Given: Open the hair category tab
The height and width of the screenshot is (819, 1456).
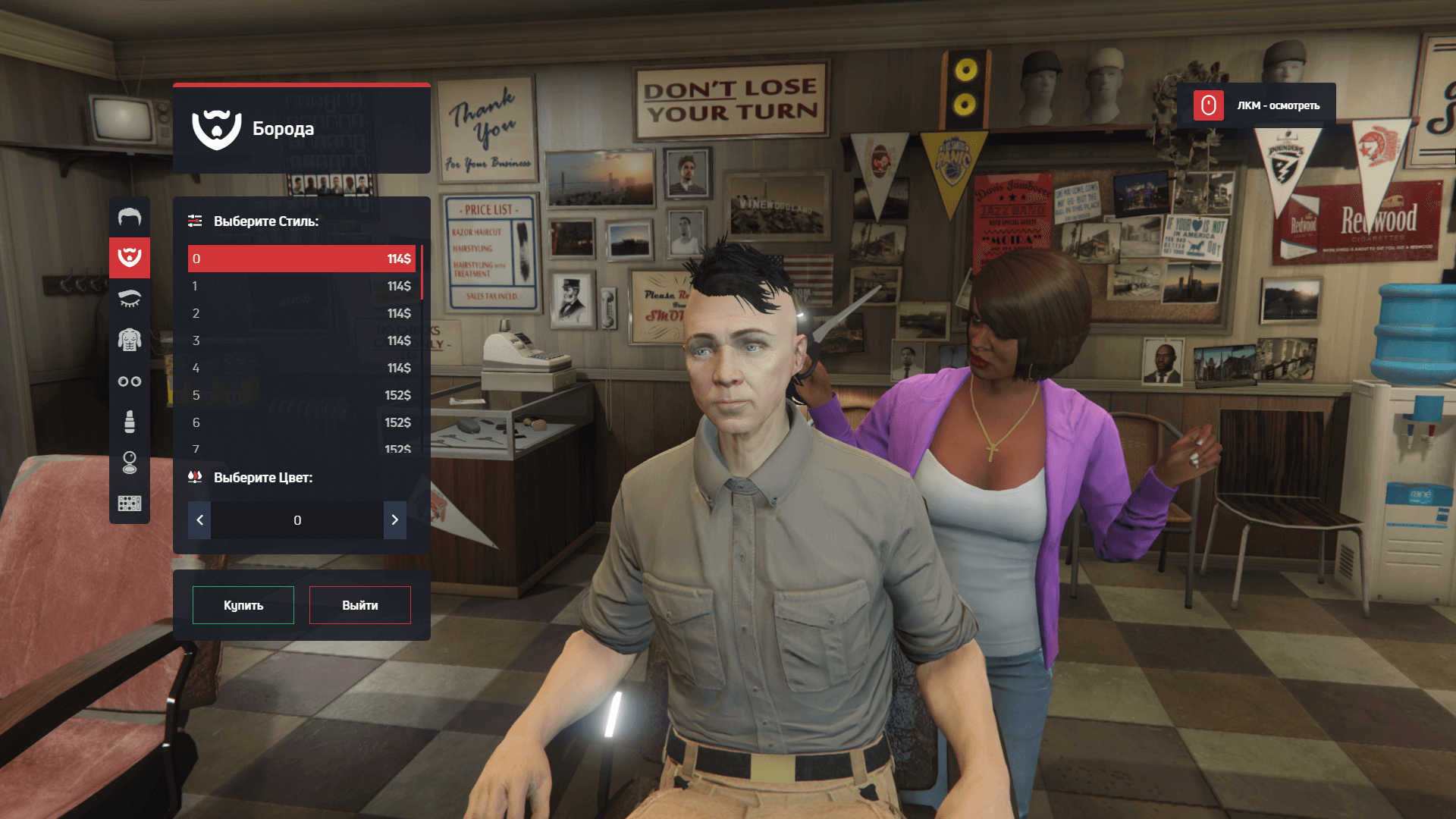Looking at the screenshot, I should click(x=130, y=218).
